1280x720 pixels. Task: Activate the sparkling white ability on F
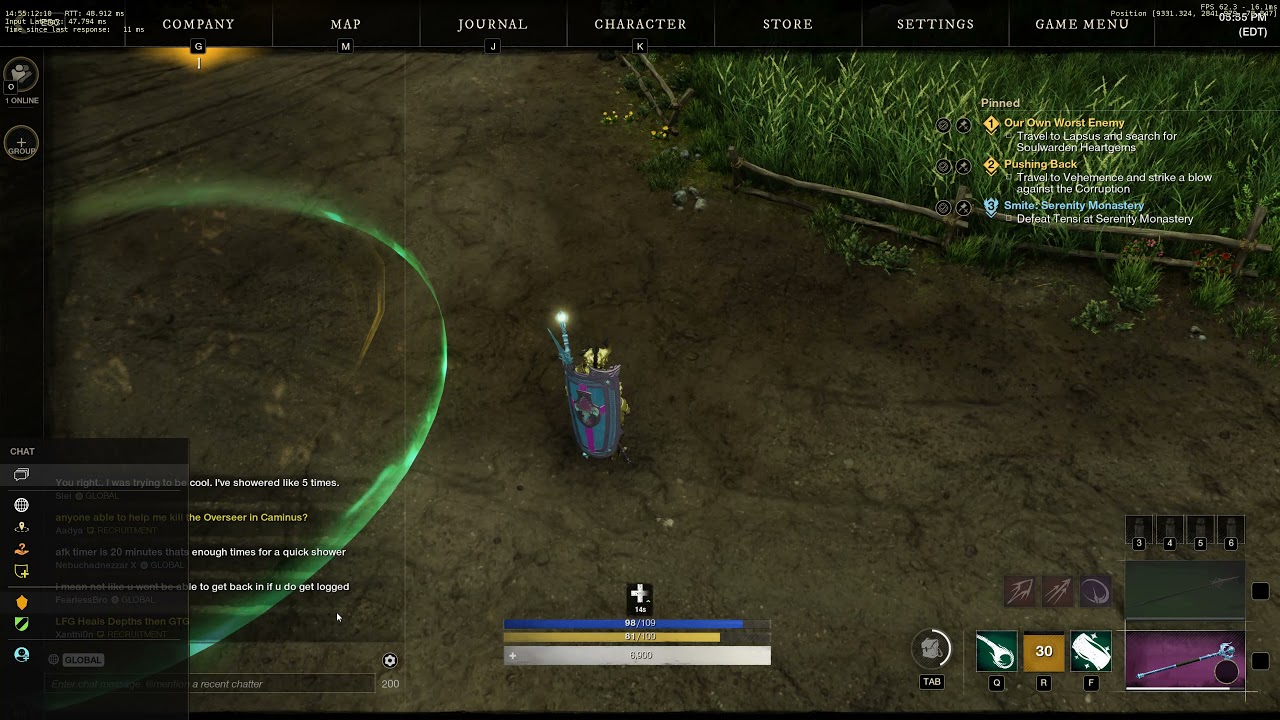coord(1091,652)
